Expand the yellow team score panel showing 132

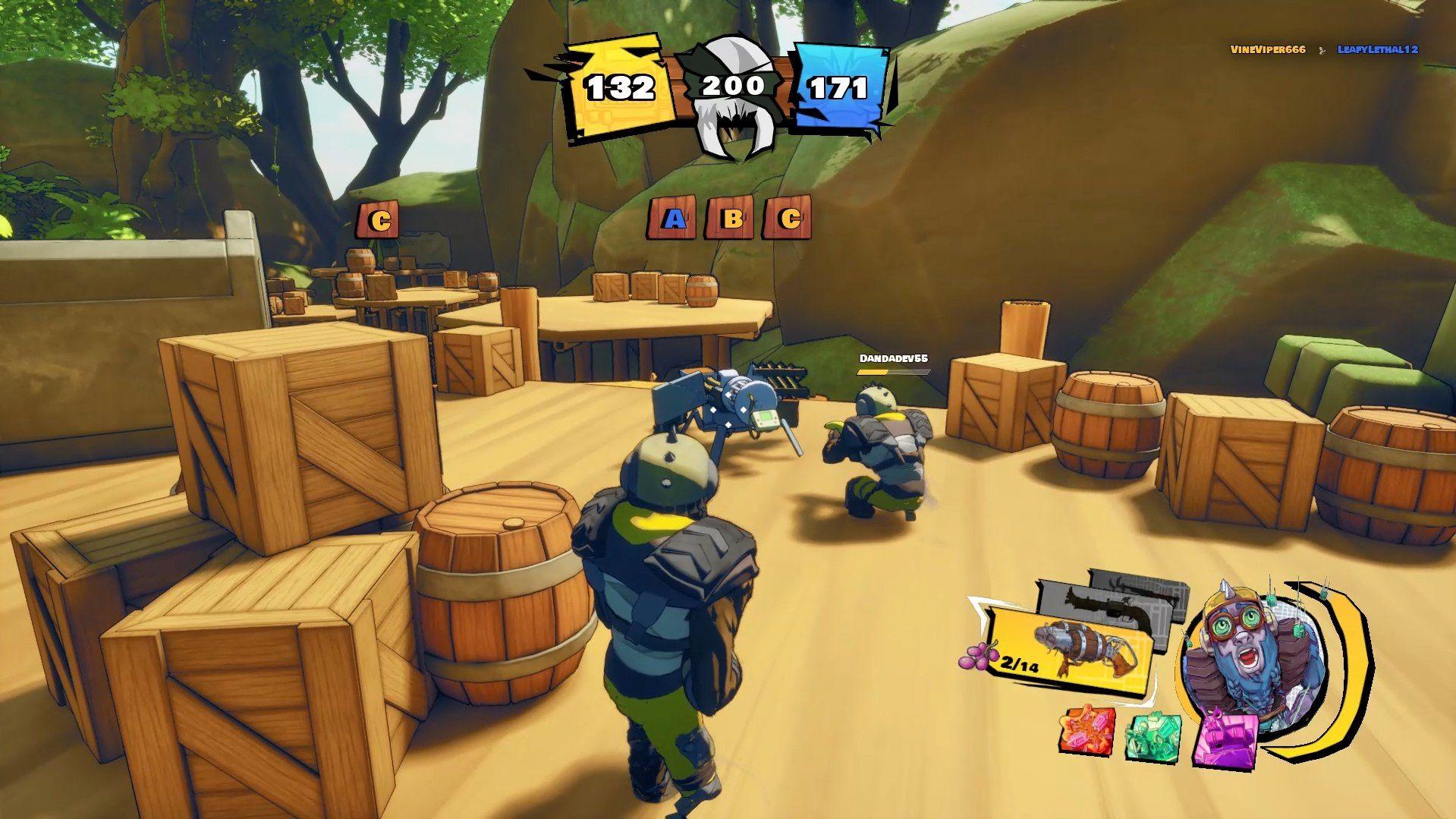point(618,87)
